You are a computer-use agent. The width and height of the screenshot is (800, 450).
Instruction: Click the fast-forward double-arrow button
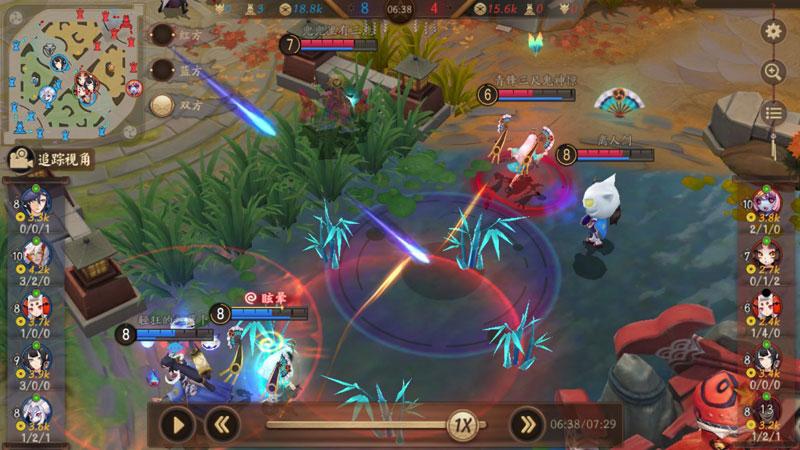tap(527, 424)
